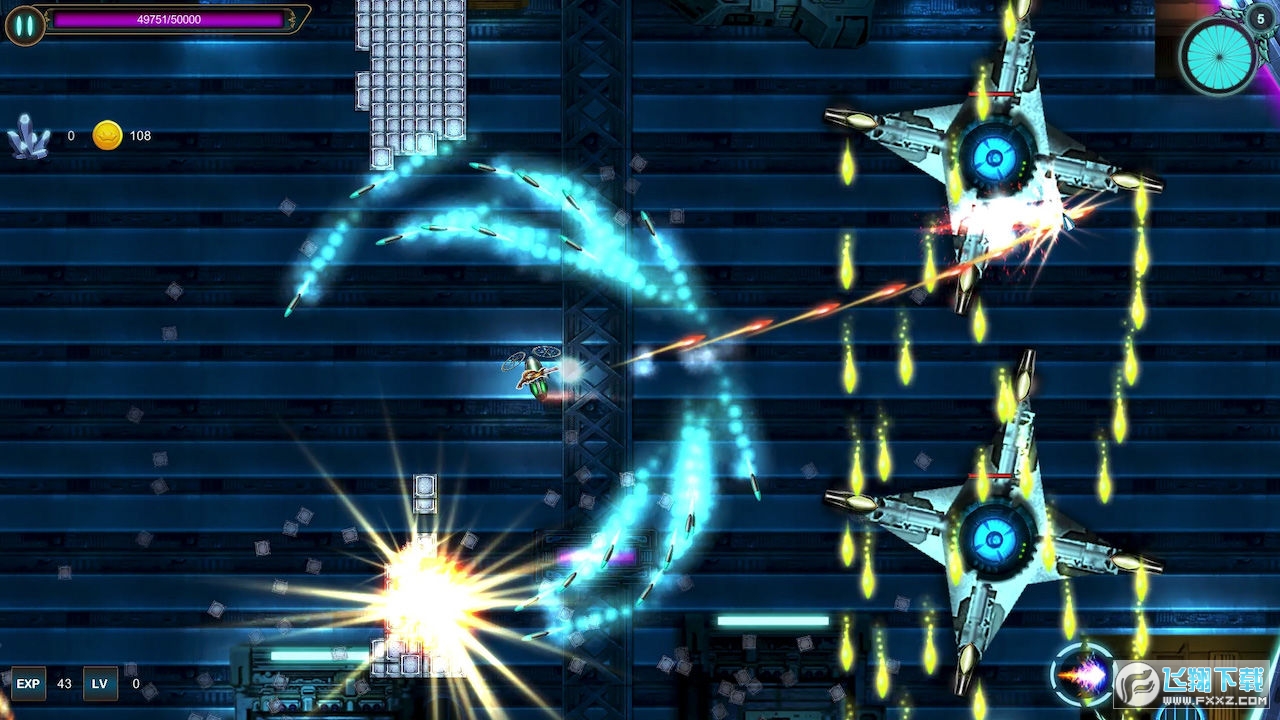Trigger the flaming dash skill icon
Viewport: 1280px width, 720px height.
pos(1083,676)
